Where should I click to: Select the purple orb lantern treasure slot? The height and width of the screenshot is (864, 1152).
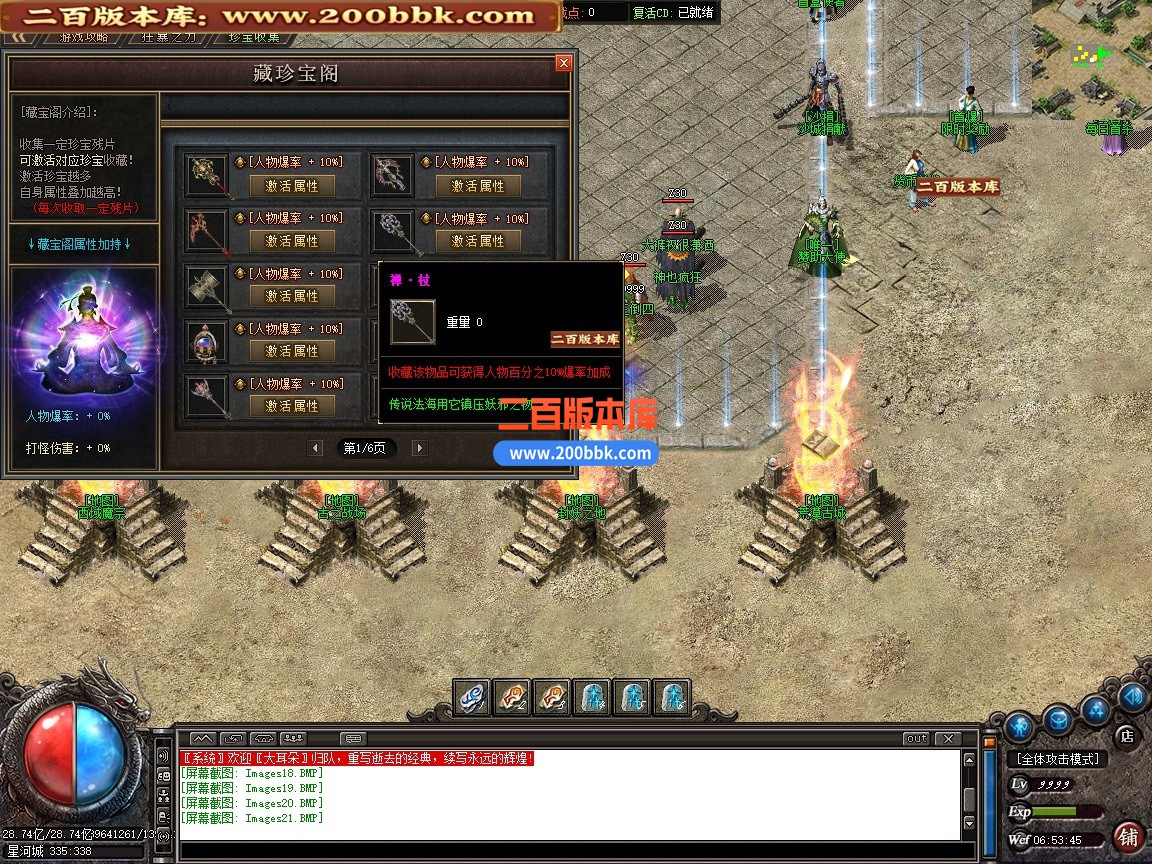[x=208, y=342]
